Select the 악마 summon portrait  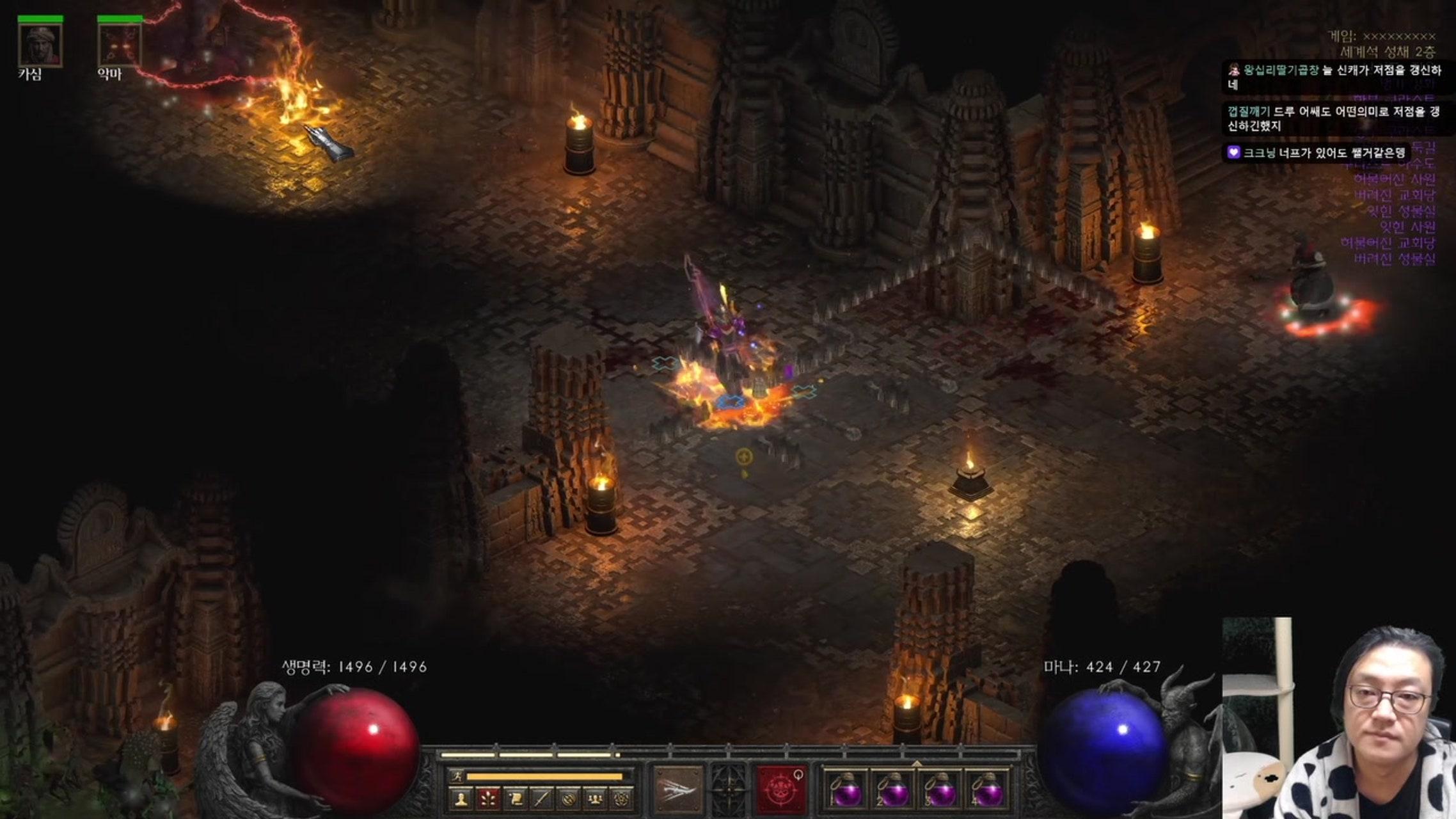[120, 45]
